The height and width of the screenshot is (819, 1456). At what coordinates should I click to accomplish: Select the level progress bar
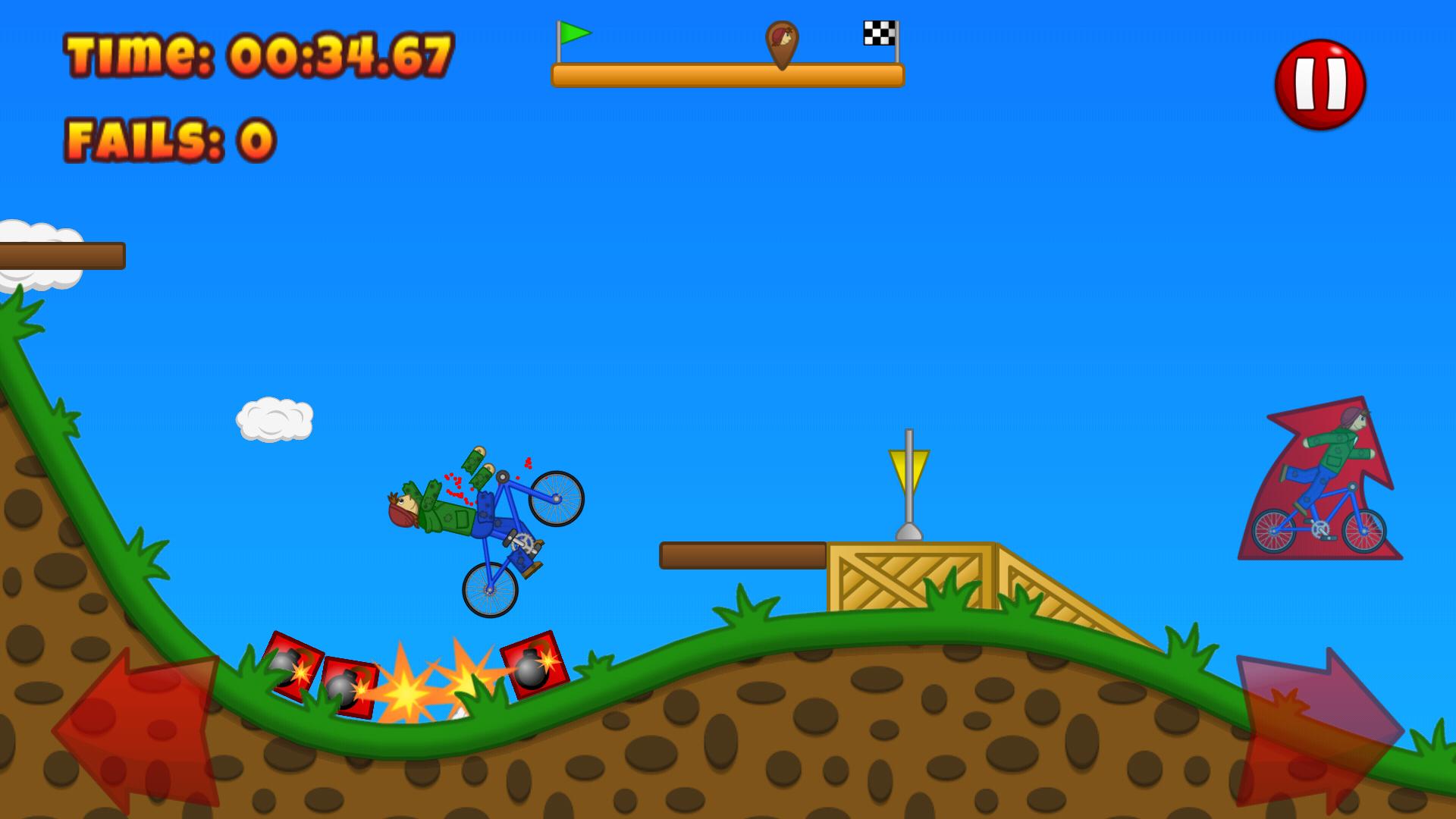pyautogui.click(x=728, y=74)
